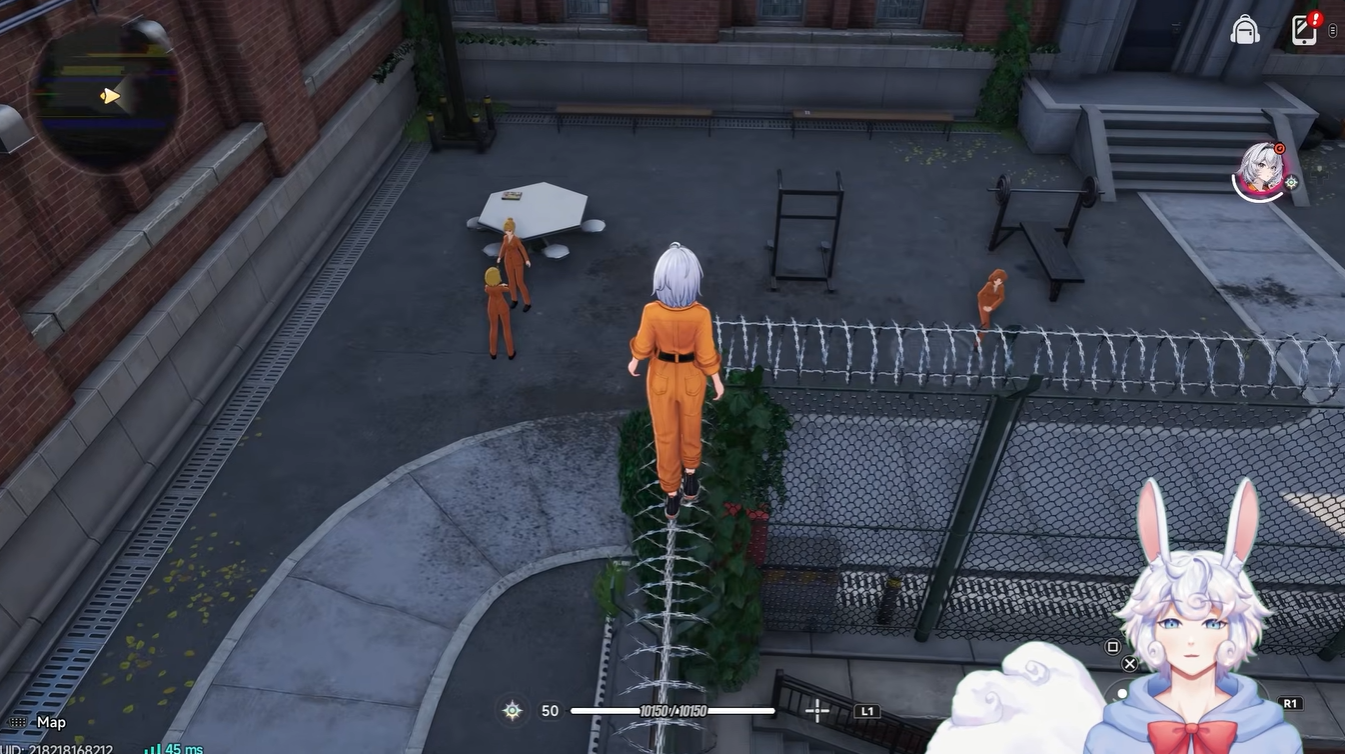1345x754 pixels.
Task: Click the stamina counter showing 50
Action: (550, 710)
